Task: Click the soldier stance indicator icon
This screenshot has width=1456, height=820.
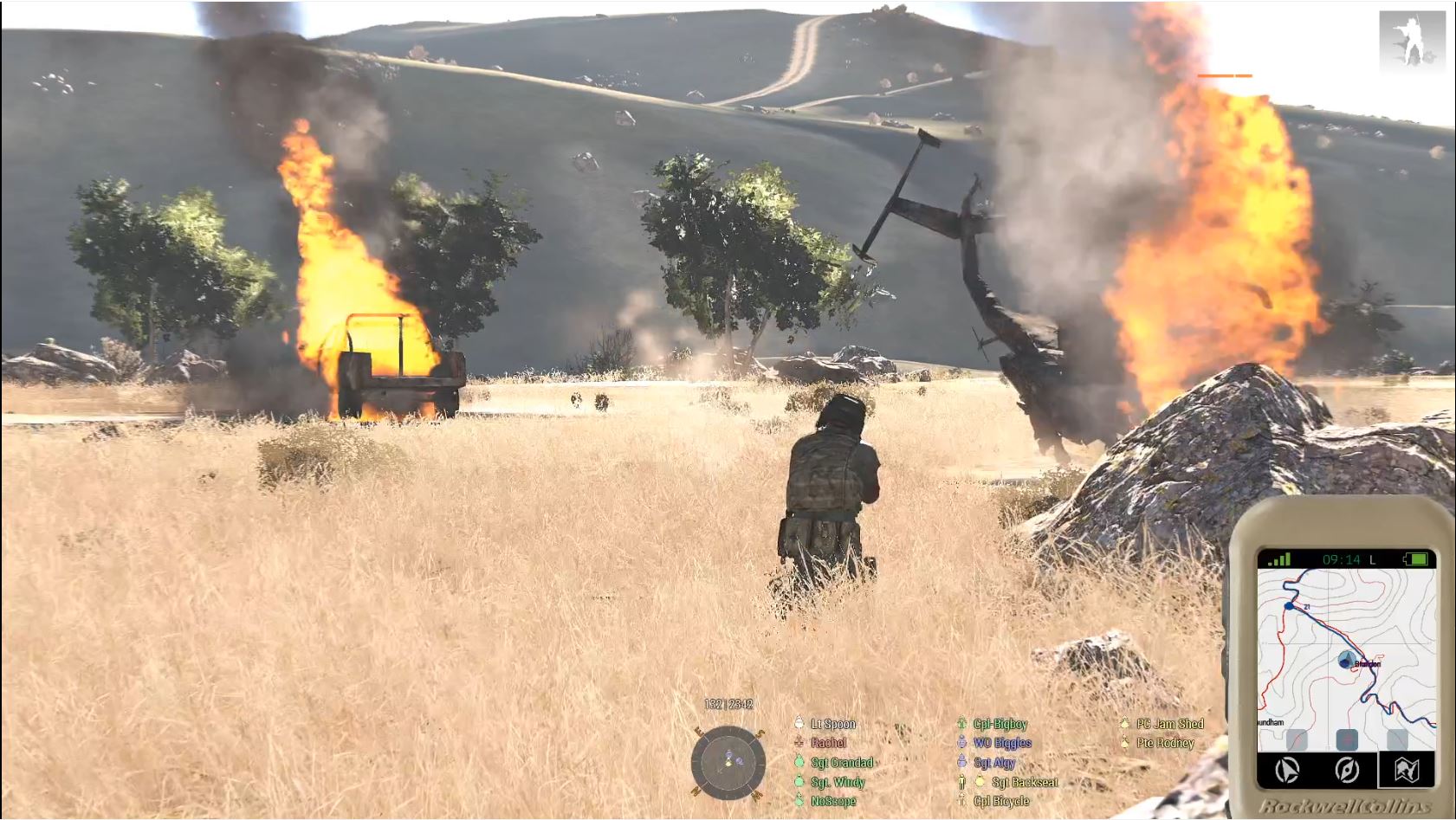Action: pyautogui.click(x=1412, y=41)
